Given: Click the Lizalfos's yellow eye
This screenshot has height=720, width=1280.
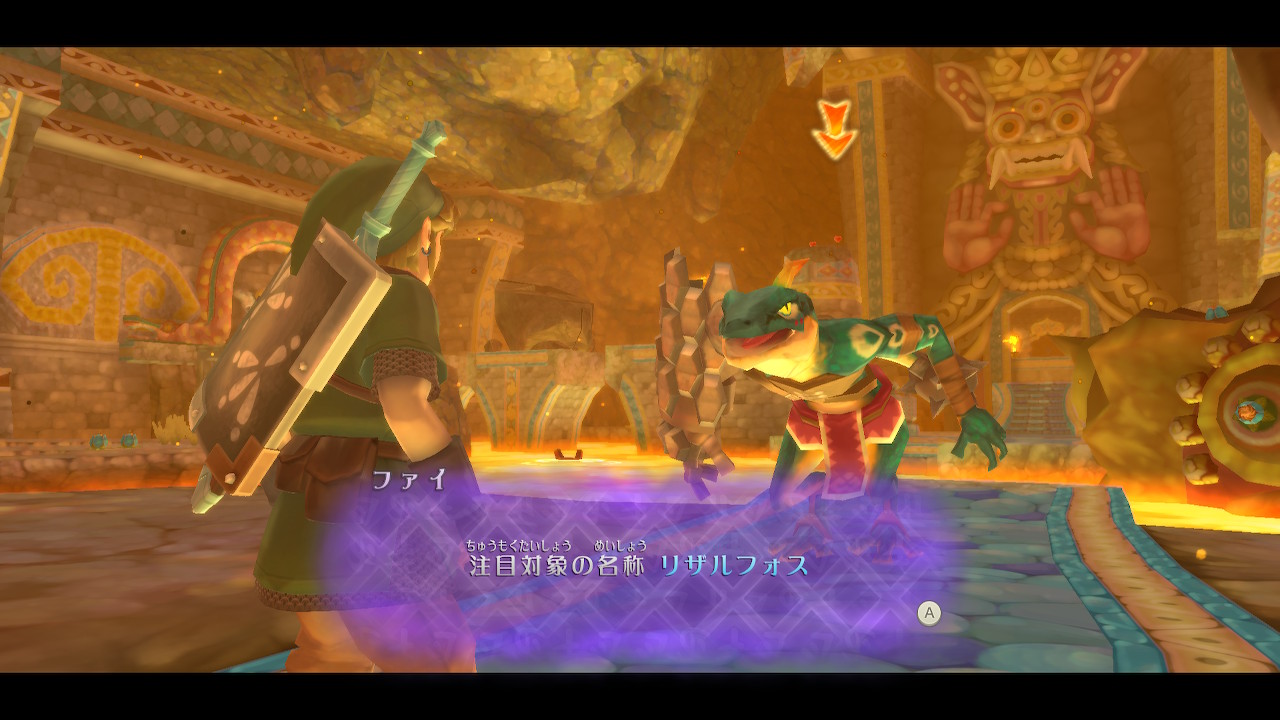Looking at the screenshot, I should click(790, 310).
